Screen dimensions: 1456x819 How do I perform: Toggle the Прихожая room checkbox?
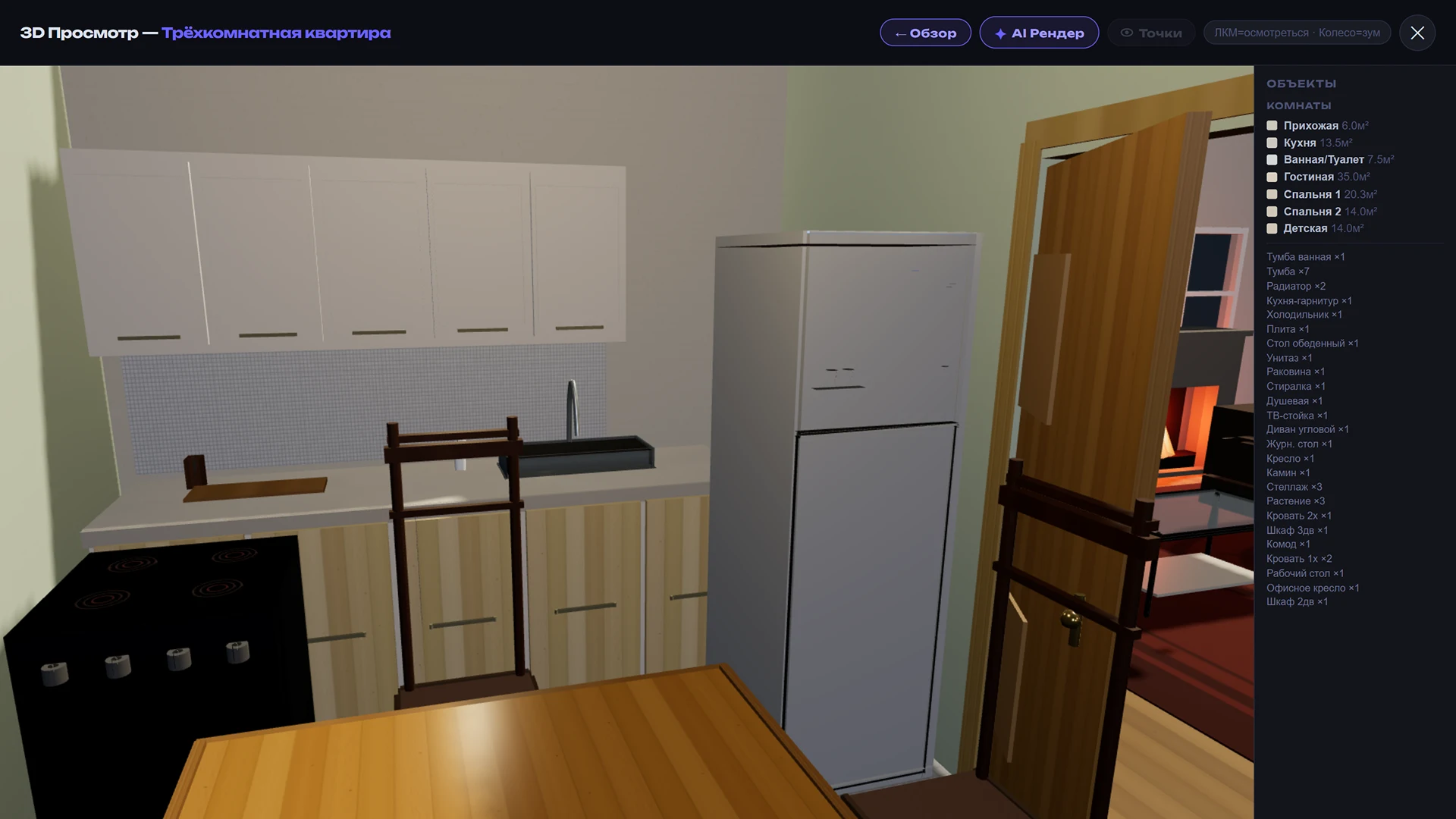[1271, 125]
